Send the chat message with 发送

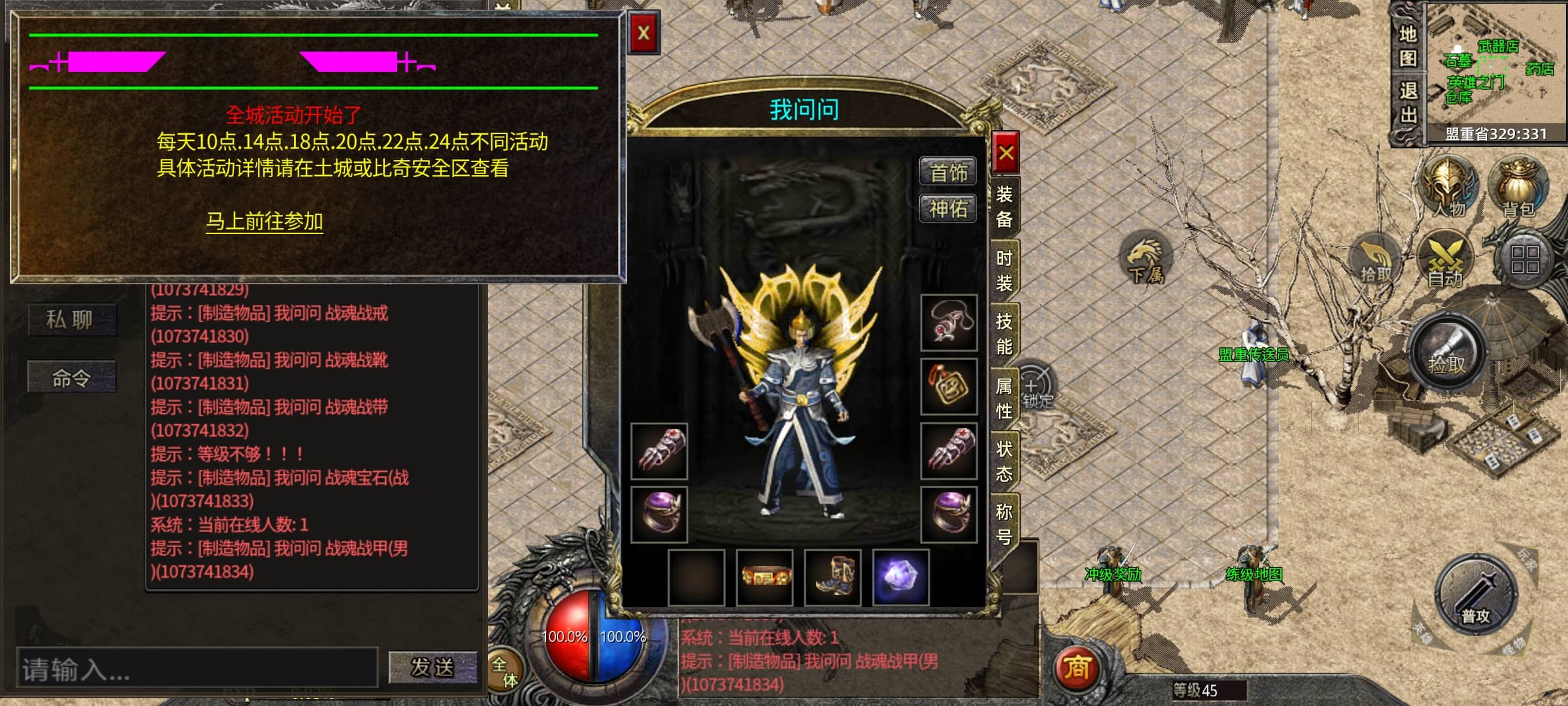click(433, 667)
